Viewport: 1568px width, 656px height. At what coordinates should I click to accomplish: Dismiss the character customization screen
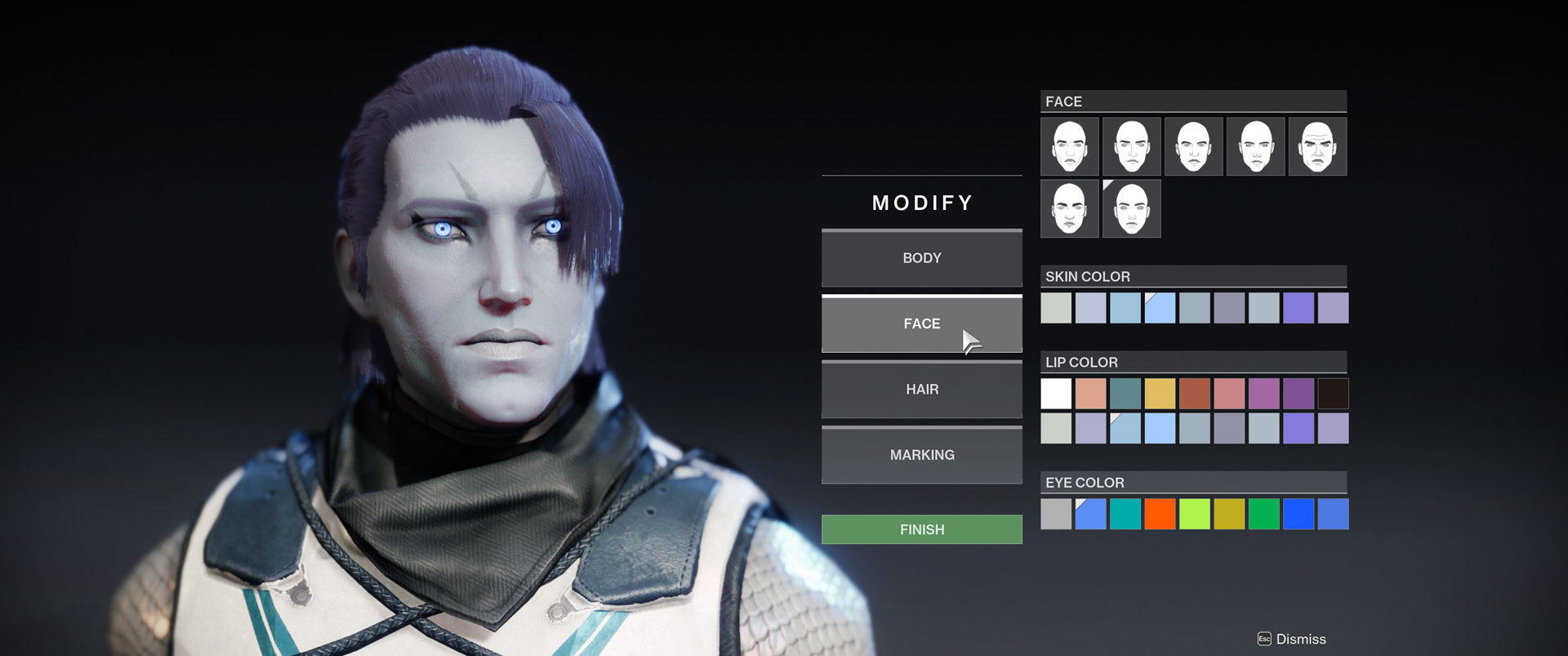[x=1303, y=640]
